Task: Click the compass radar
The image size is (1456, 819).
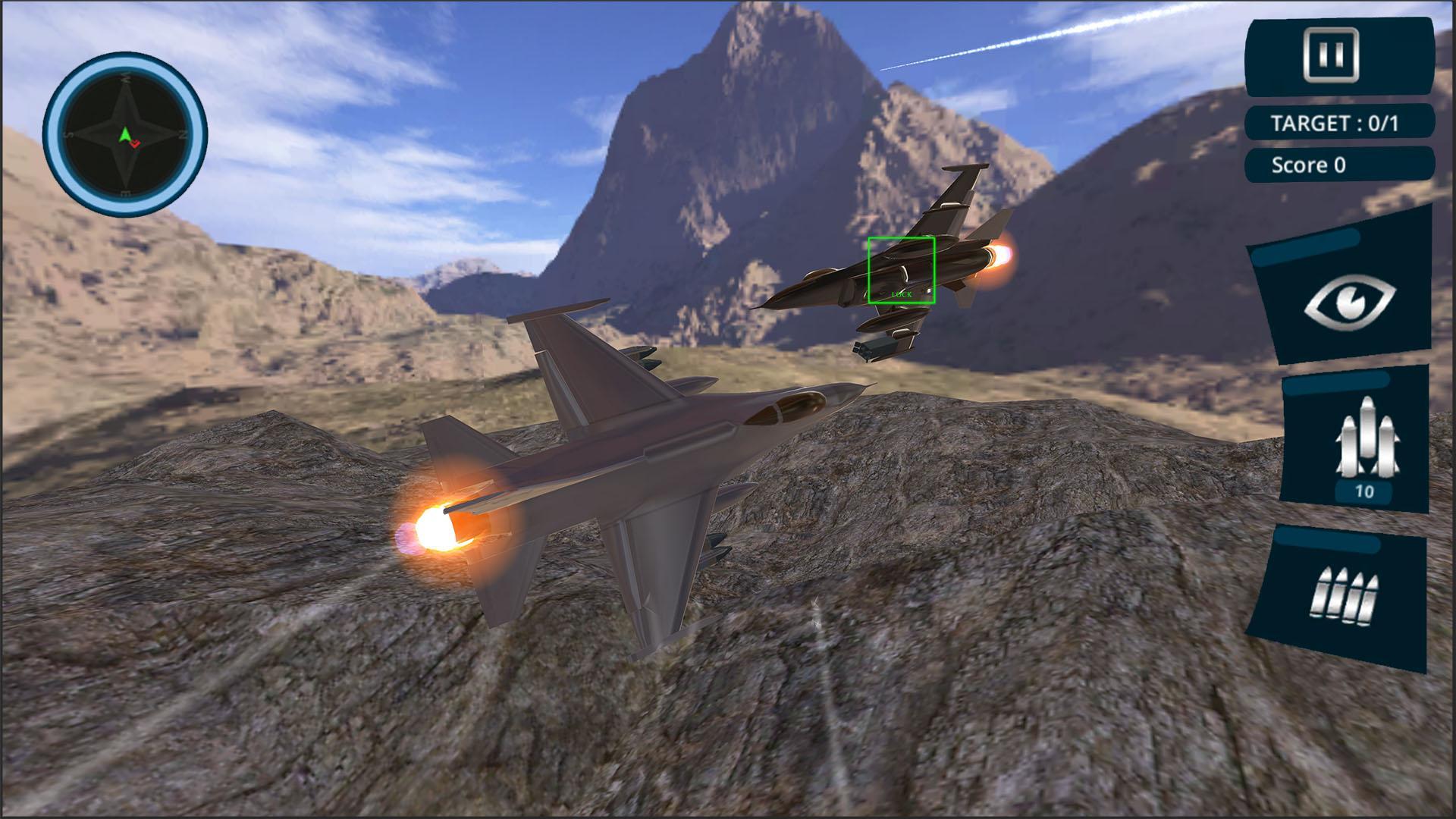Action: tap(125, 134)
